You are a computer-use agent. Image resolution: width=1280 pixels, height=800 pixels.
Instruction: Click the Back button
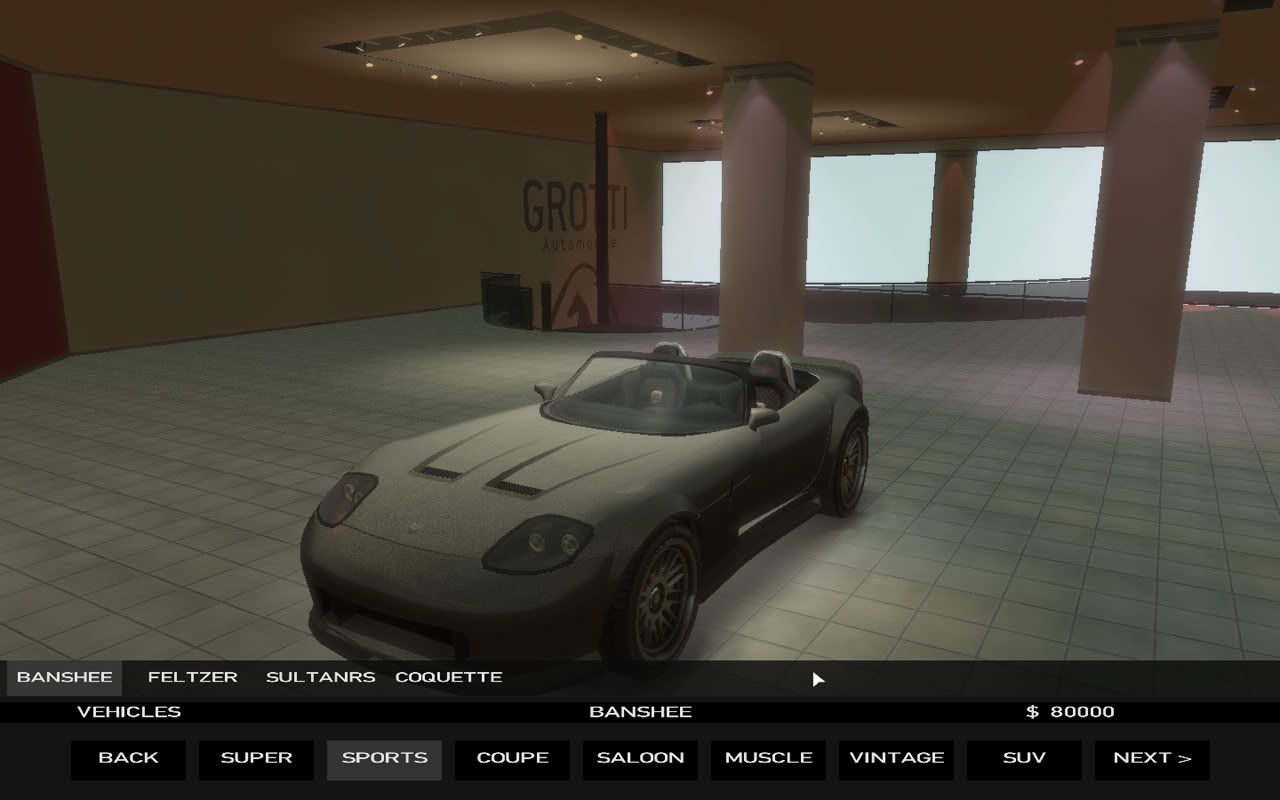(128, 758)
